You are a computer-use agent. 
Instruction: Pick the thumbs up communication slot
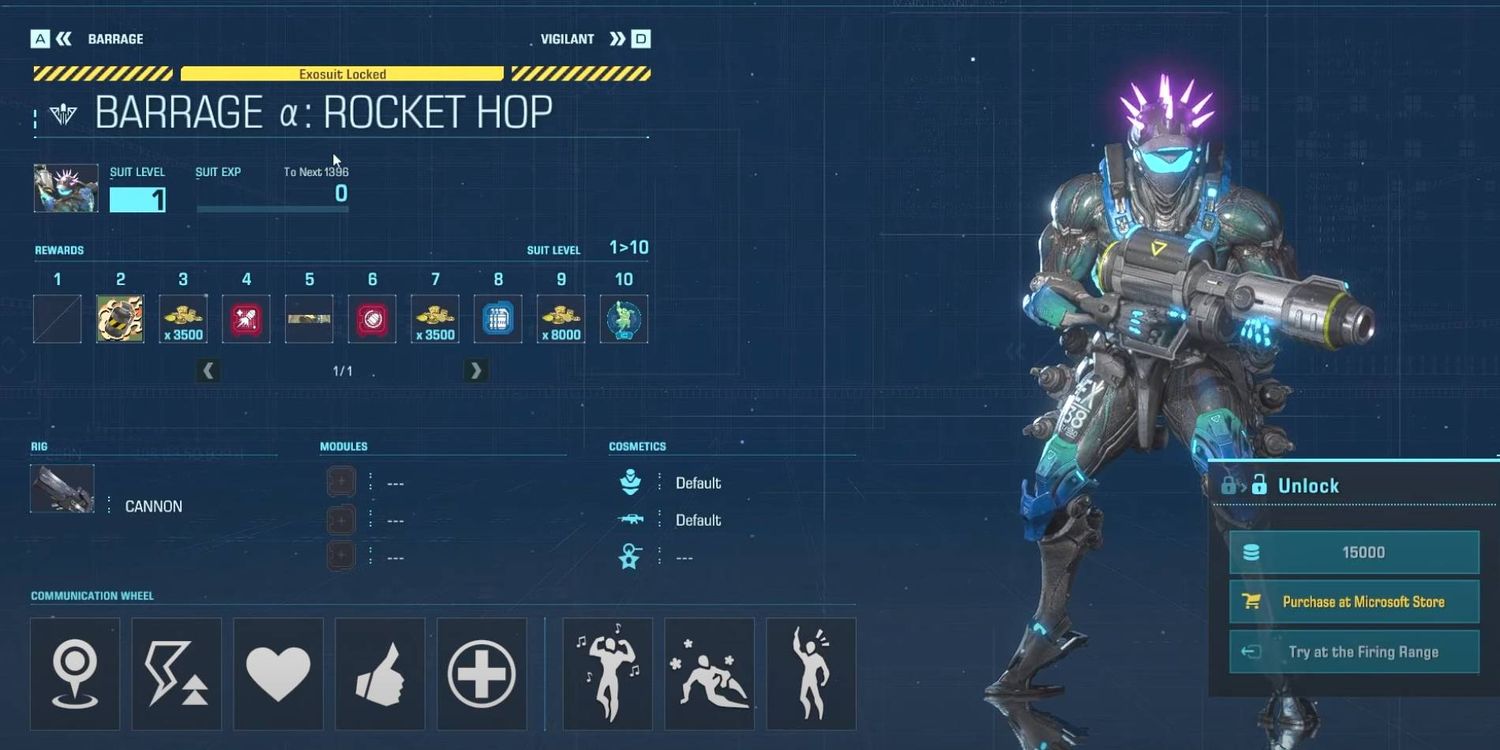point(380,673)
